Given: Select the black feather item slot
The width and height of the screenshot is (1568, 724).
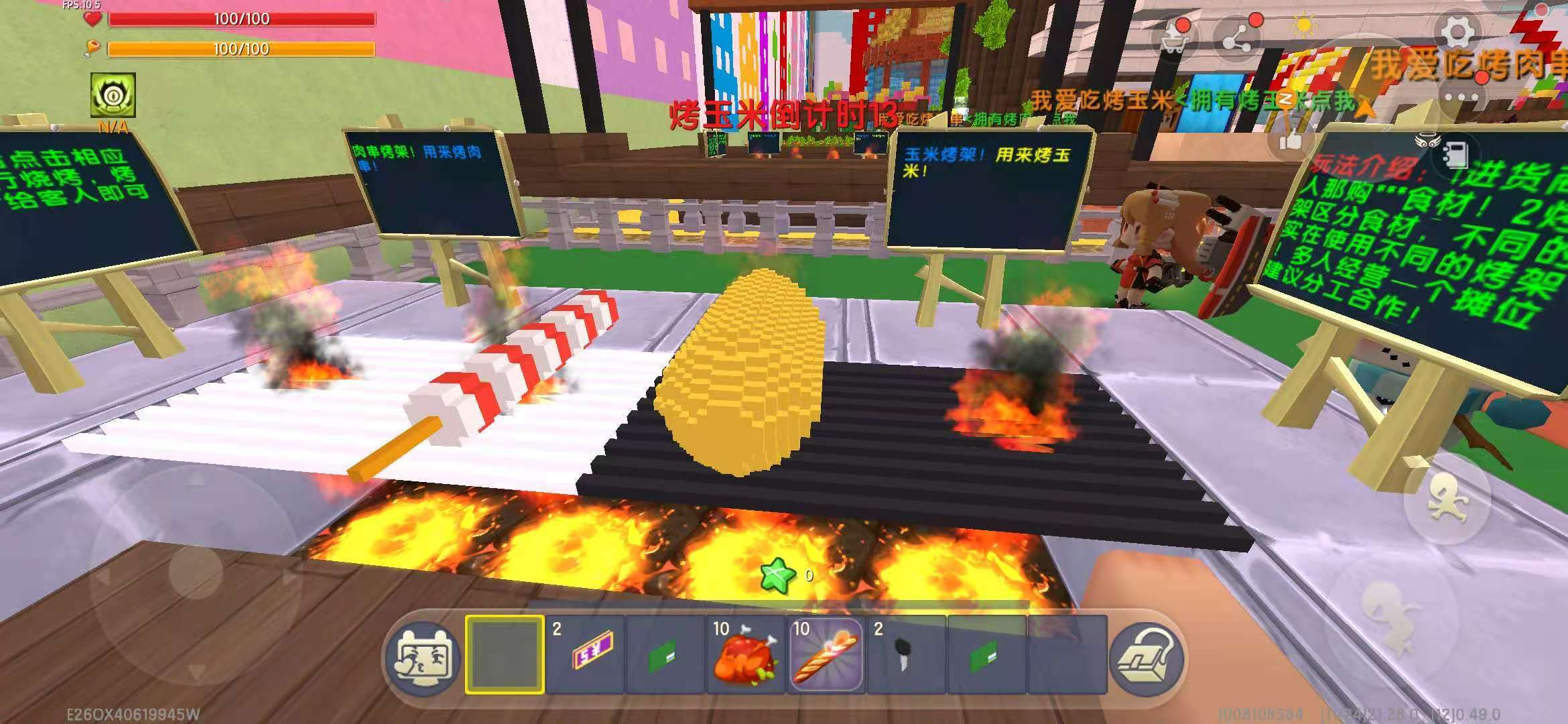Looking at the screenshot, I should click(x=906, y=655).
